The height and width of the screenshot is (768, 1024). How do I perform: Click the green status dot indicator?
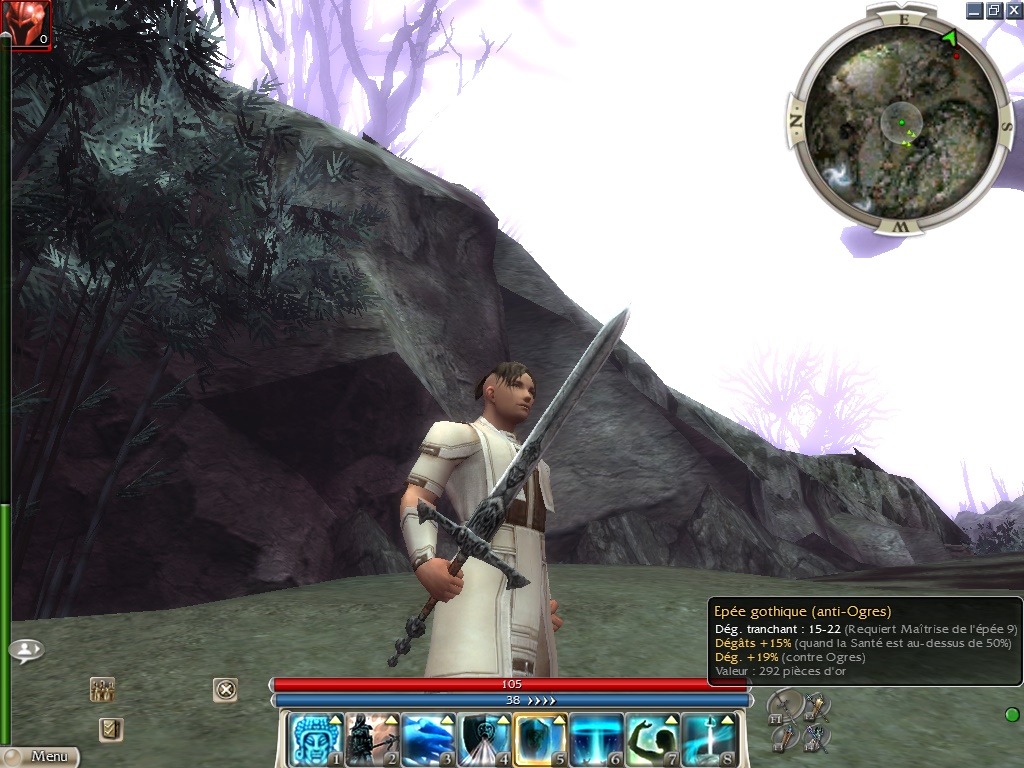point(1011,714)
